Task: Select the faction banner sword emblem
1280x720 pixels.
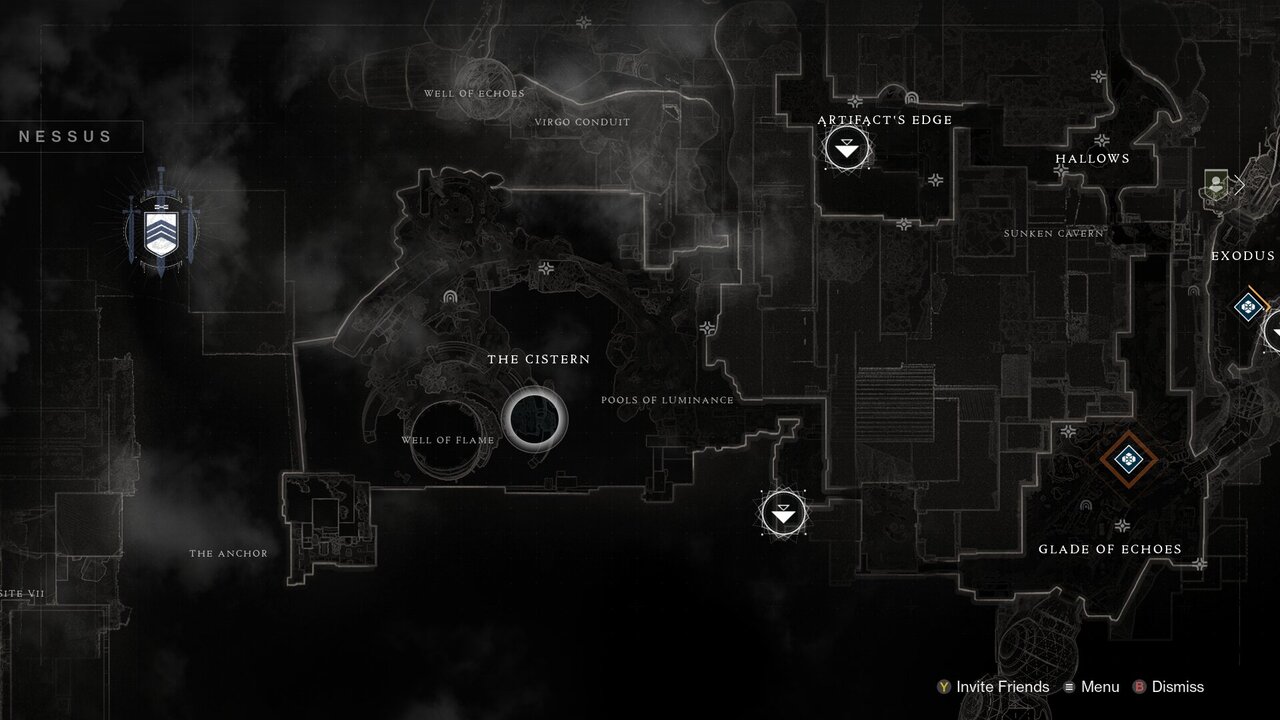Action: coord(160,232)
